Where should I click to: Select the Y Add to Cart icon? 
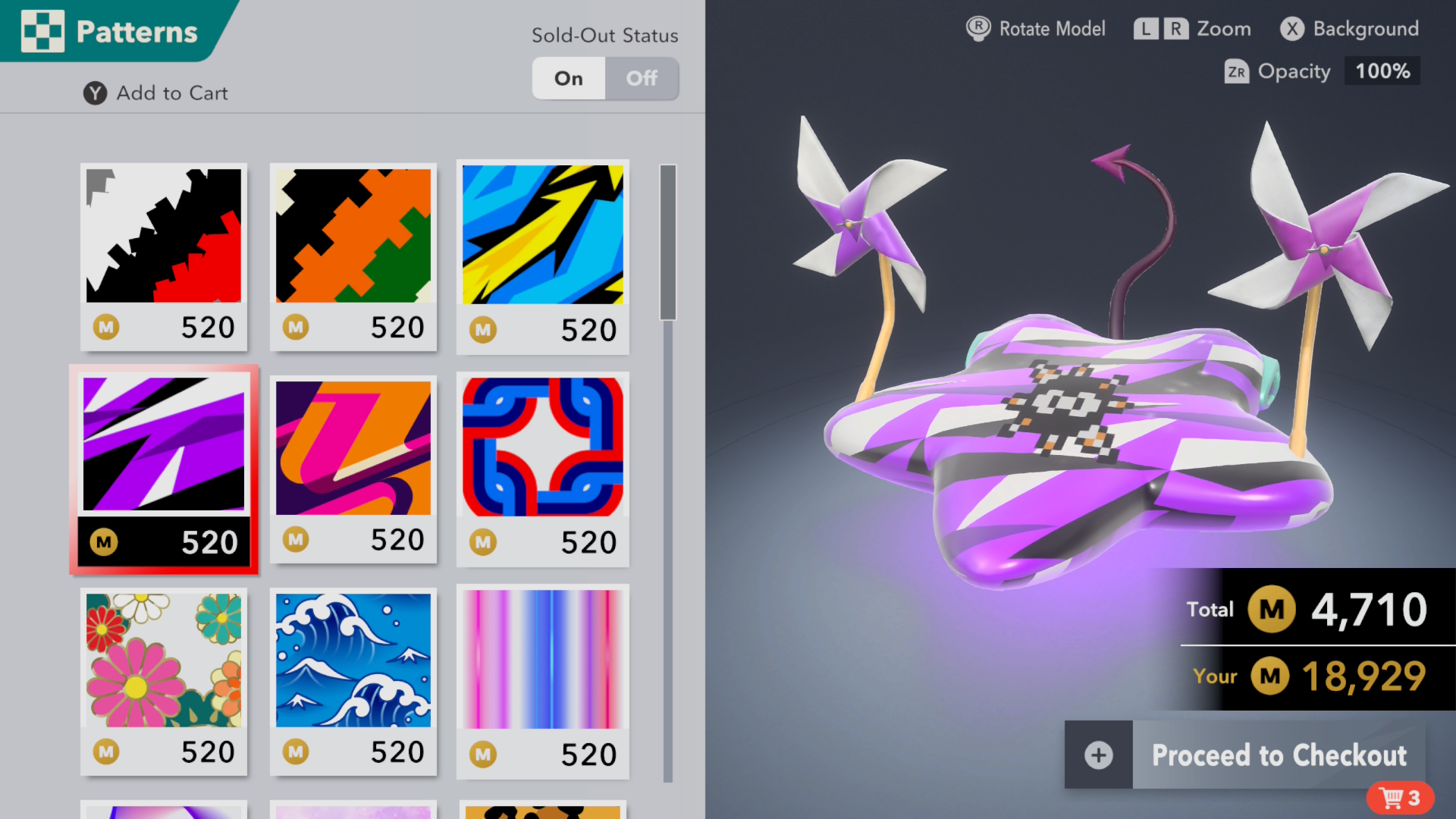pyautogui.click(x=94, y=93)
